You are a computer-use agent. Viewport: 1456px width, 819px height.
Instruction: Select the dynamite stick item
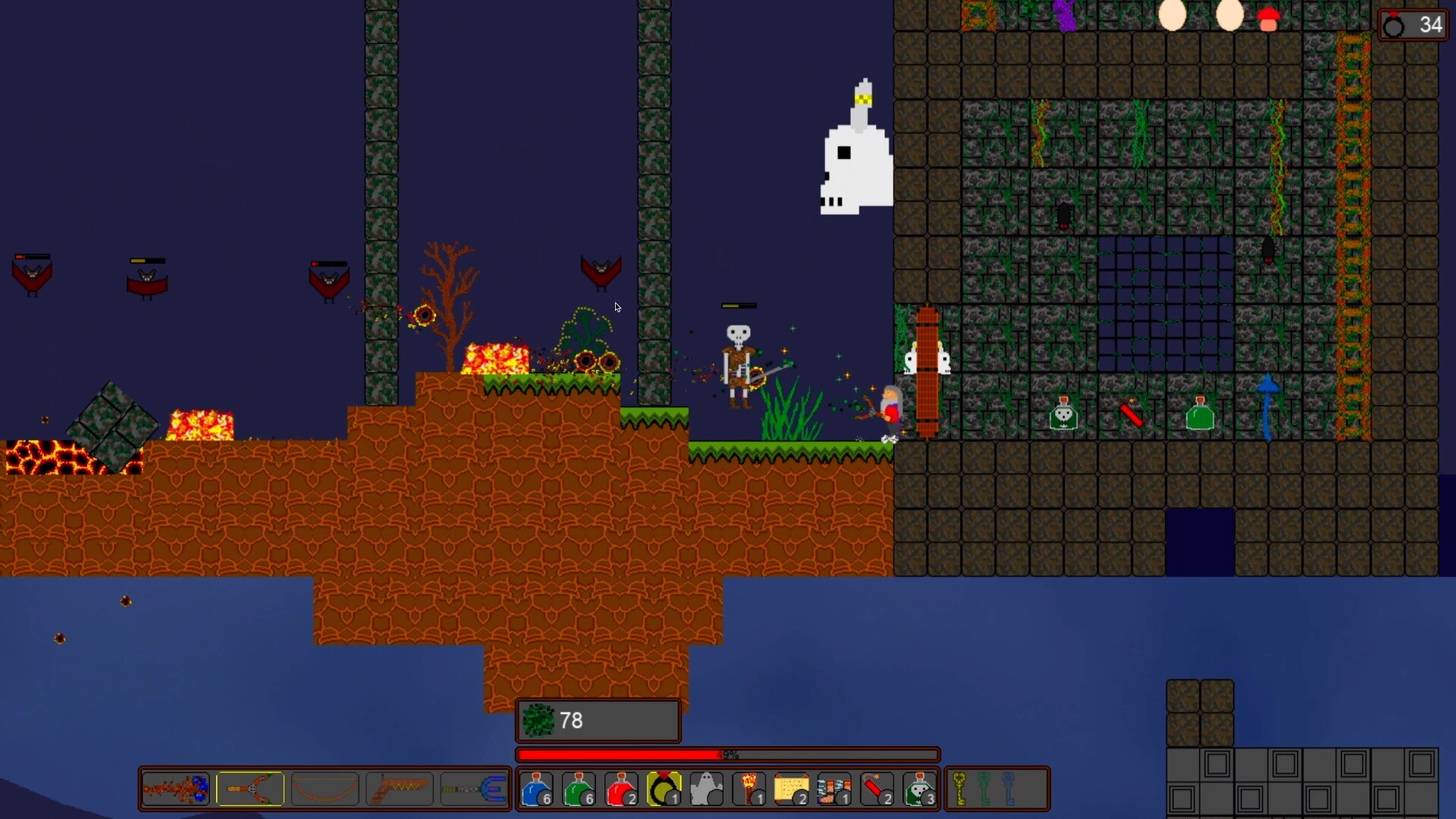click(876, 789)
